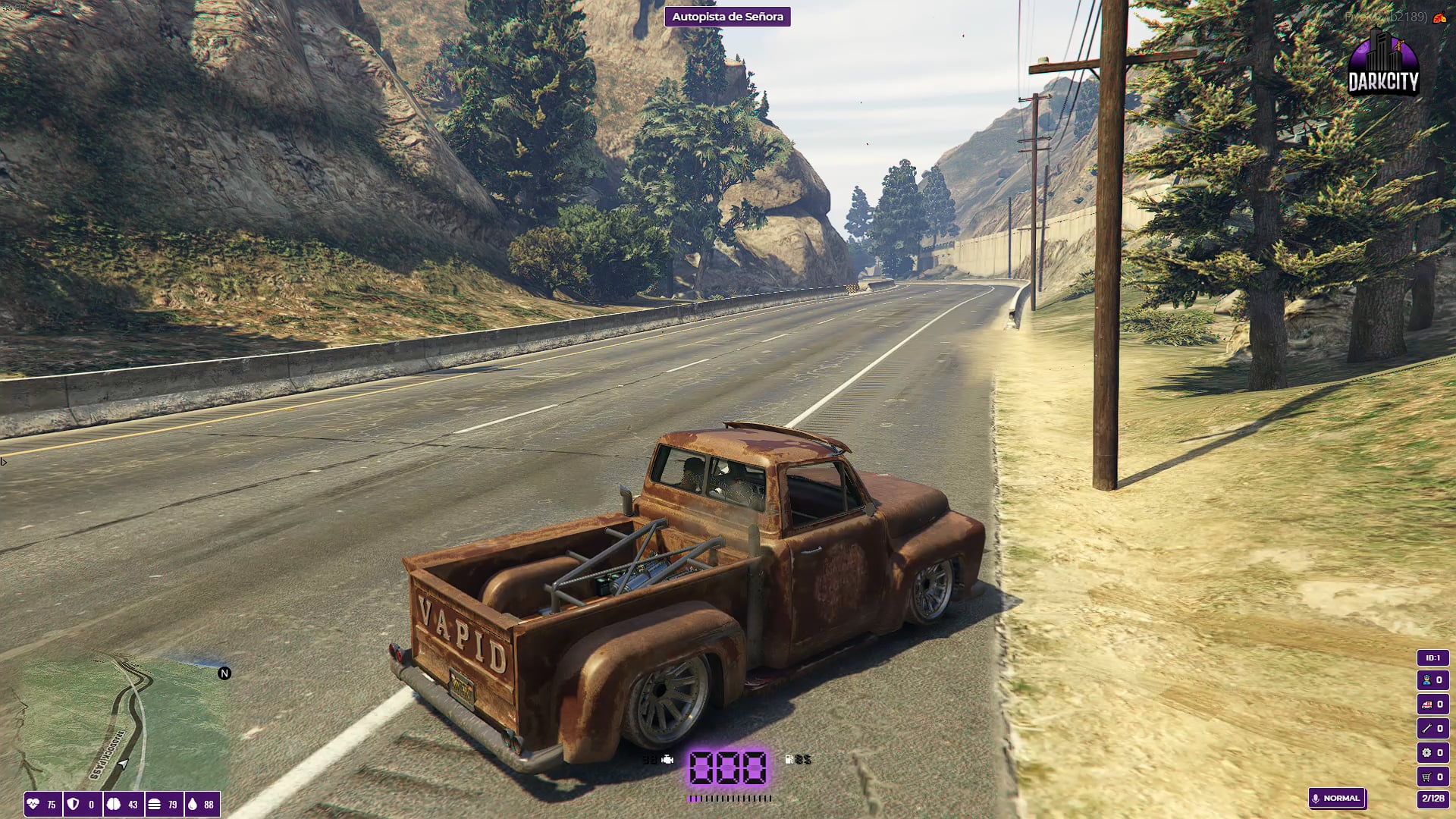This screenshot has height=819, width=1456.
Task: Click the police officer count icon
Action: [x=1426, y=680]
